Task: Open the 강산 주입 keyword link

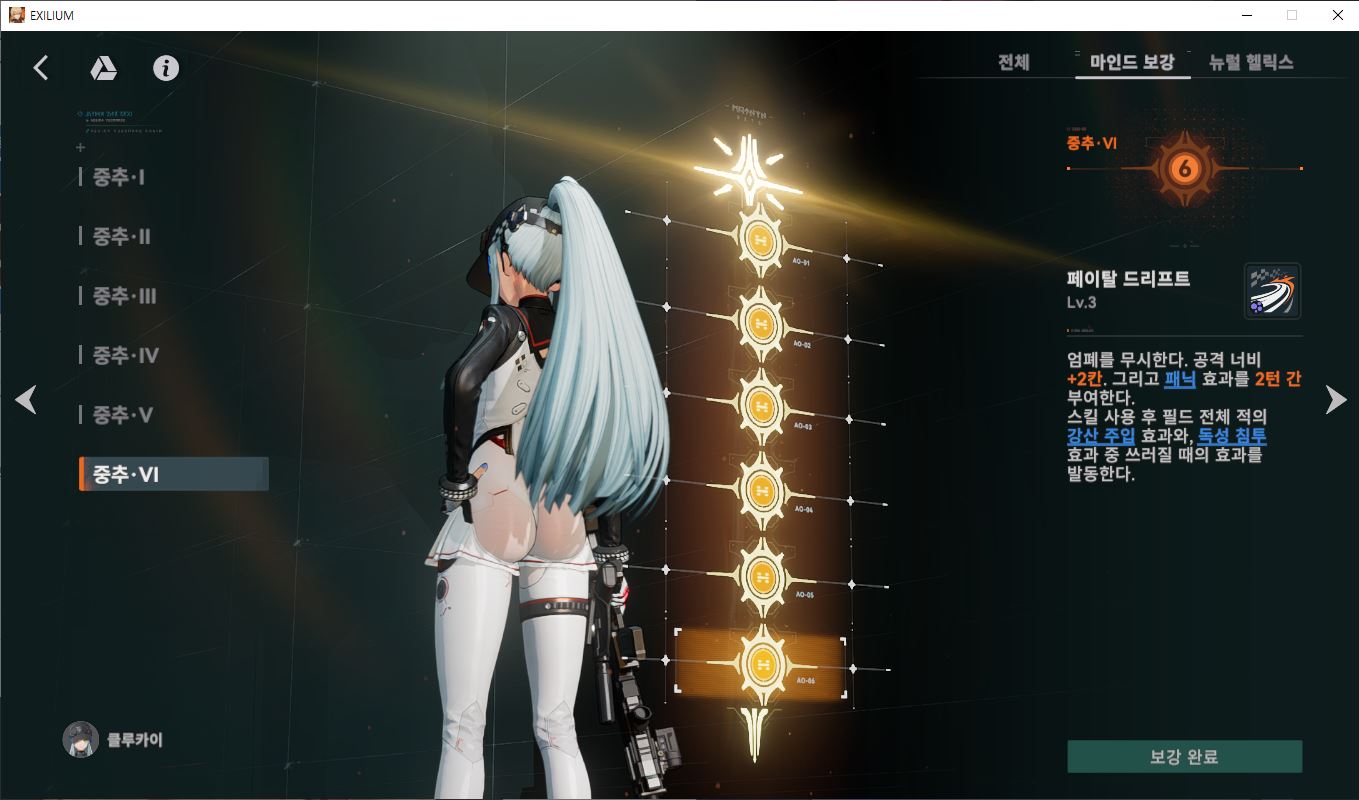Action: [x=1101, y=437]
